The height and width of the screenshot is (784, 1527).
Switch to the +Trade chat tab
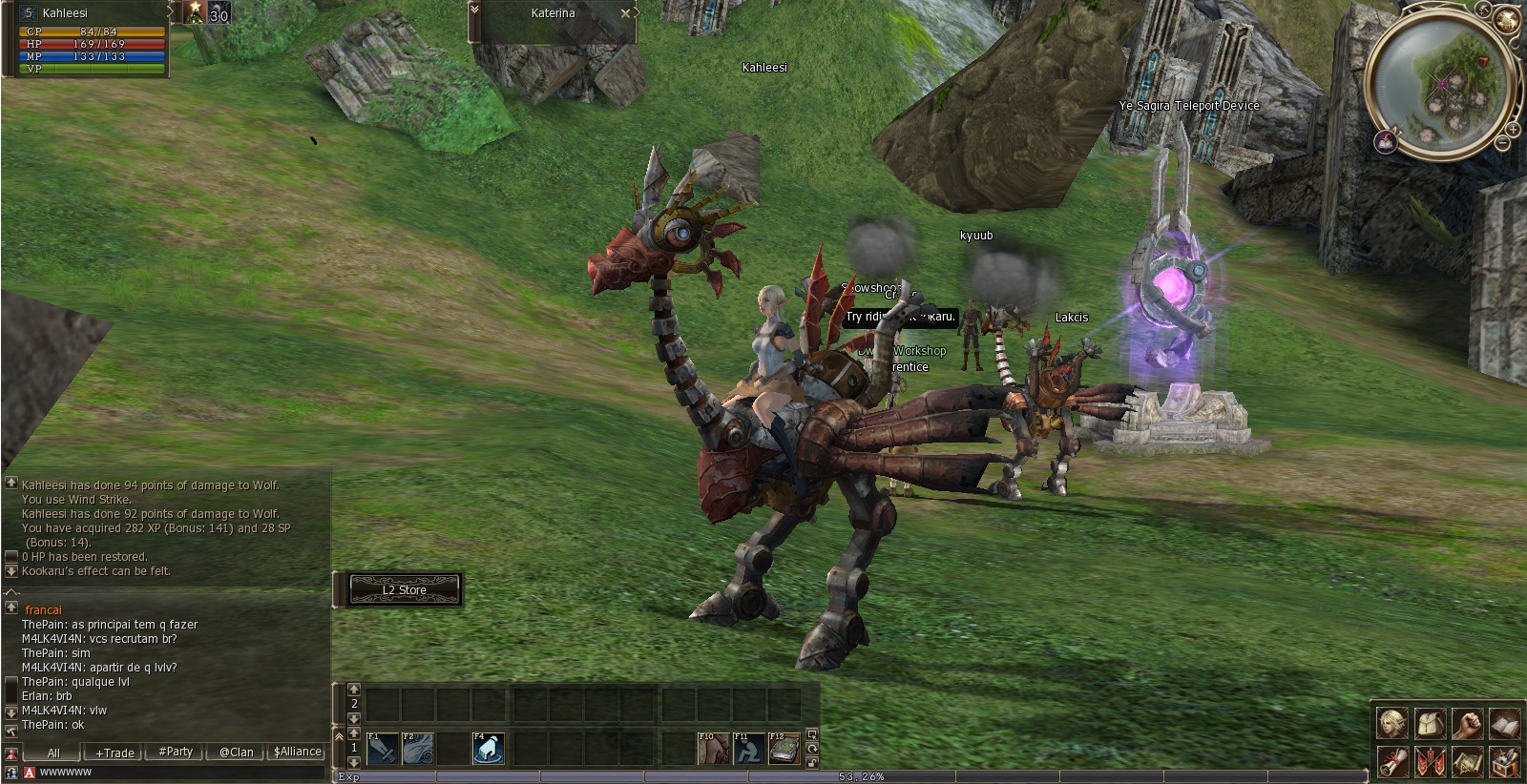pos(115,753)
